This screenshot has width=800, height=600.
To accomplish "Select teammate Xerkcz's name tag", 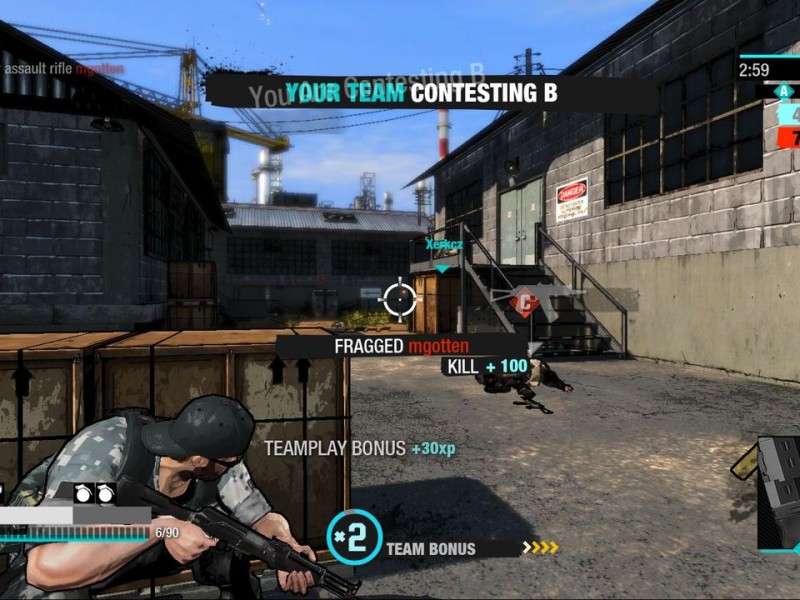I will pos(443,243).
